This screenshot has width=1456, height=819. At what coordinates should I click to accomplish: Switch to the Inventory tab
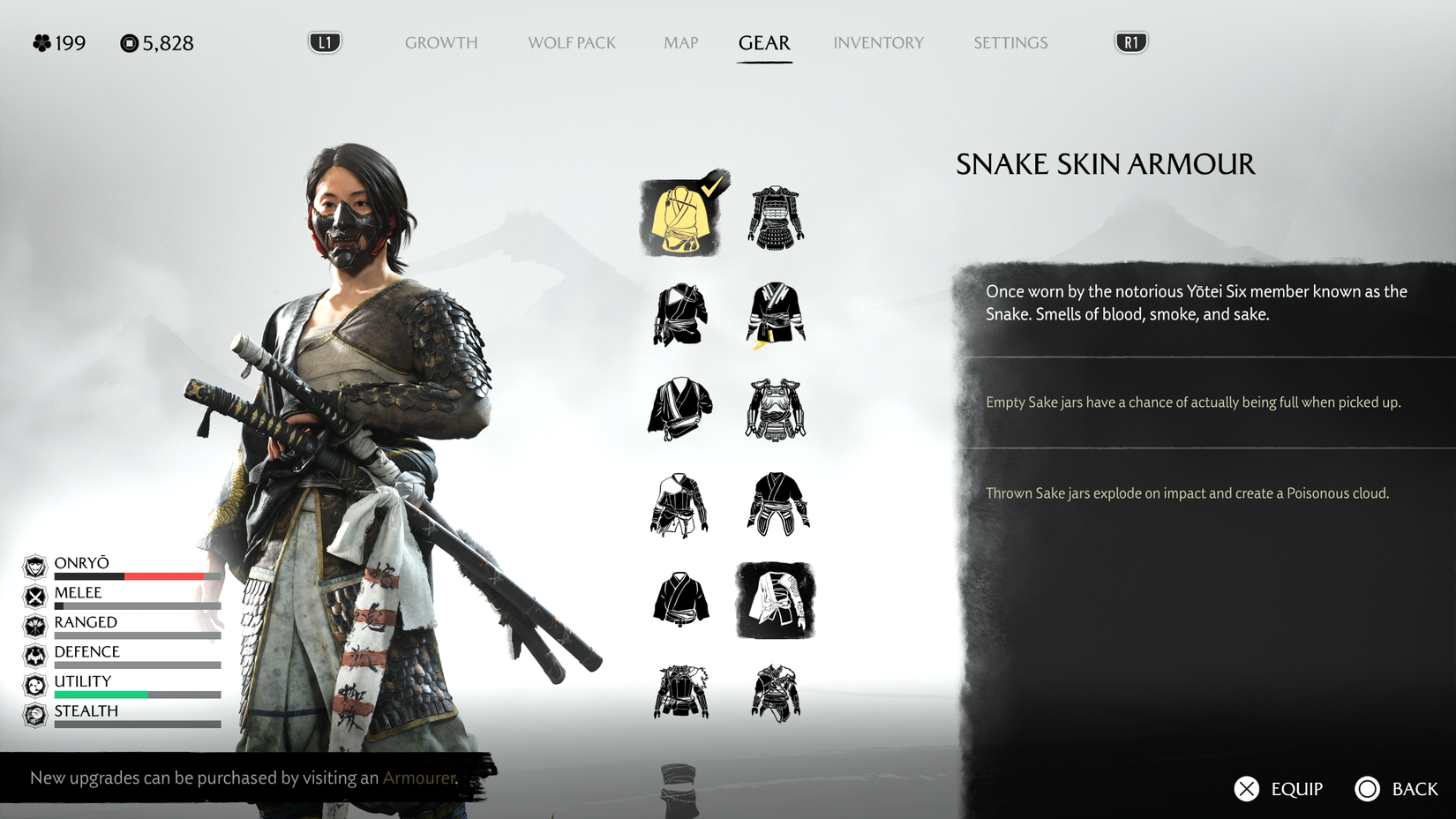(878, 42)
